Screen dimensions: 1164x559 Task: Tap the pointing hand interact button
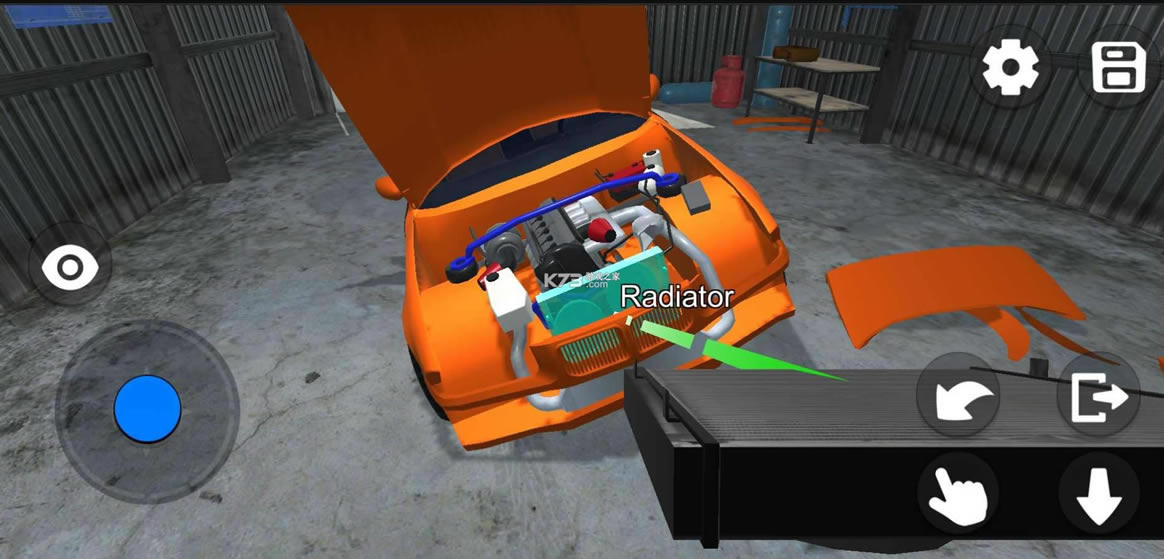pyautogui.click(x=958, y=493)
